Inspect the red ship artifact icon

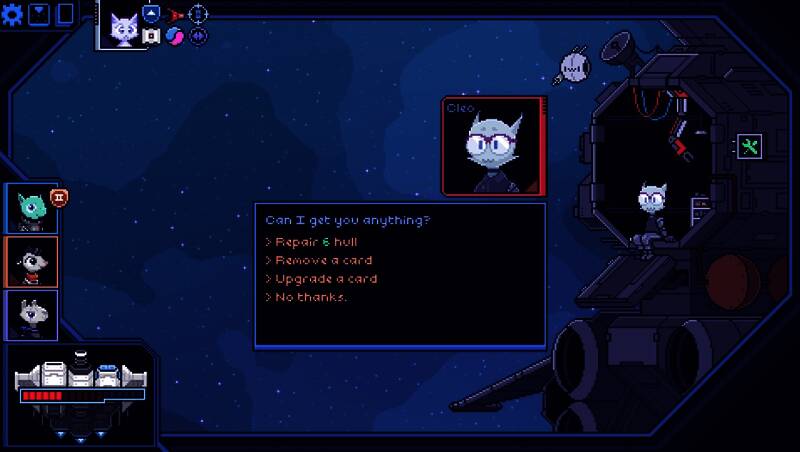[175, 14]
